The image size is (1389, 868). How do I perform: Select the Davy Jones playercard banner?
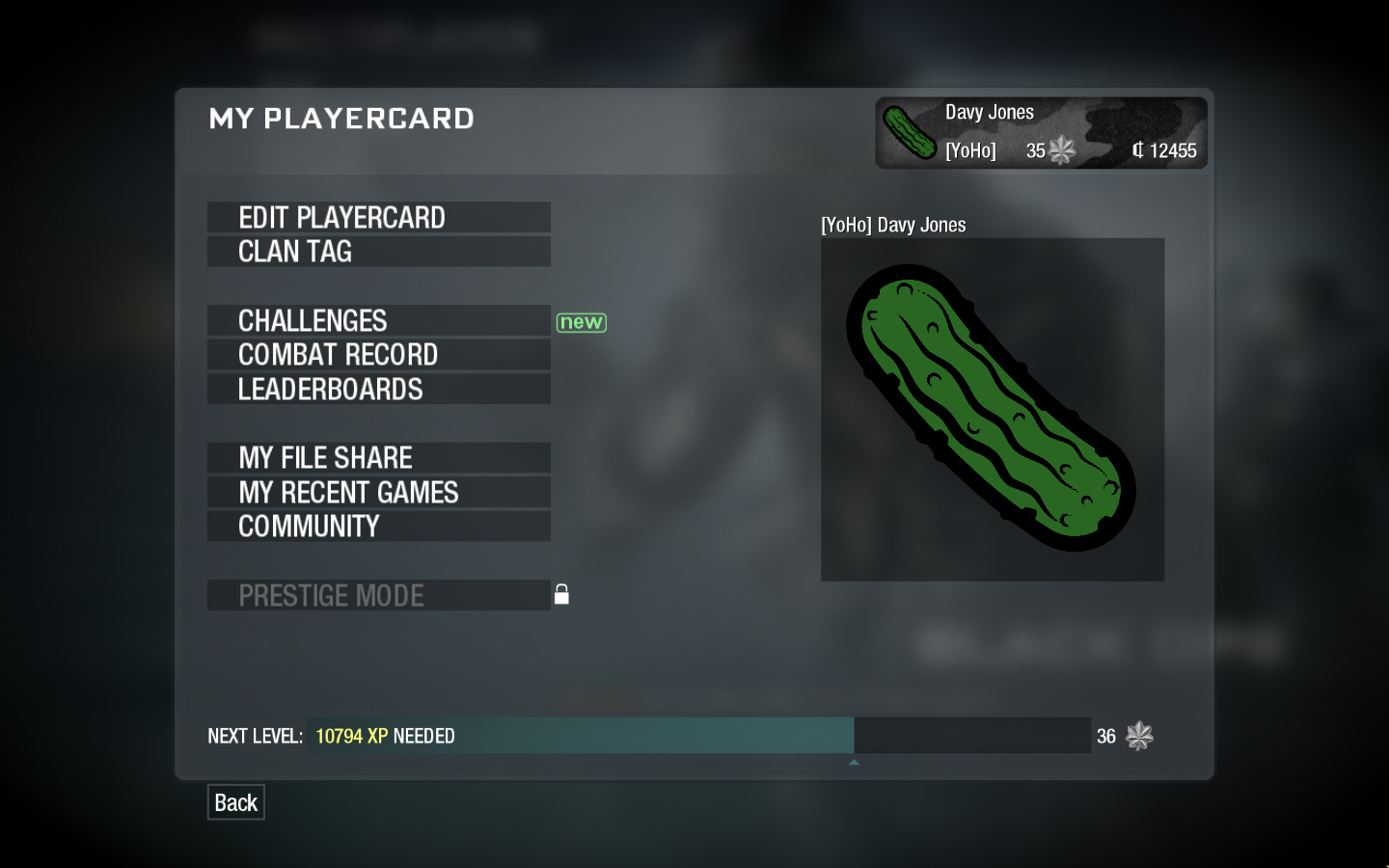pyautogui.click(x=1041, y=133)
